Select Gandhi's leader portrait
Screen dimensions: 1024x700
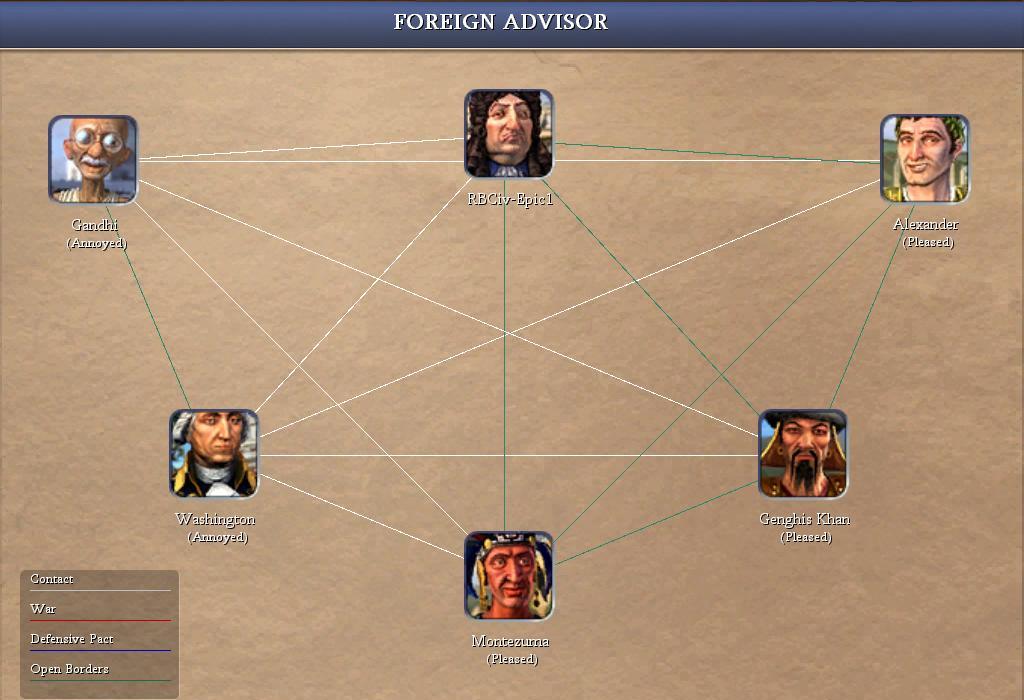click(93, 160)
